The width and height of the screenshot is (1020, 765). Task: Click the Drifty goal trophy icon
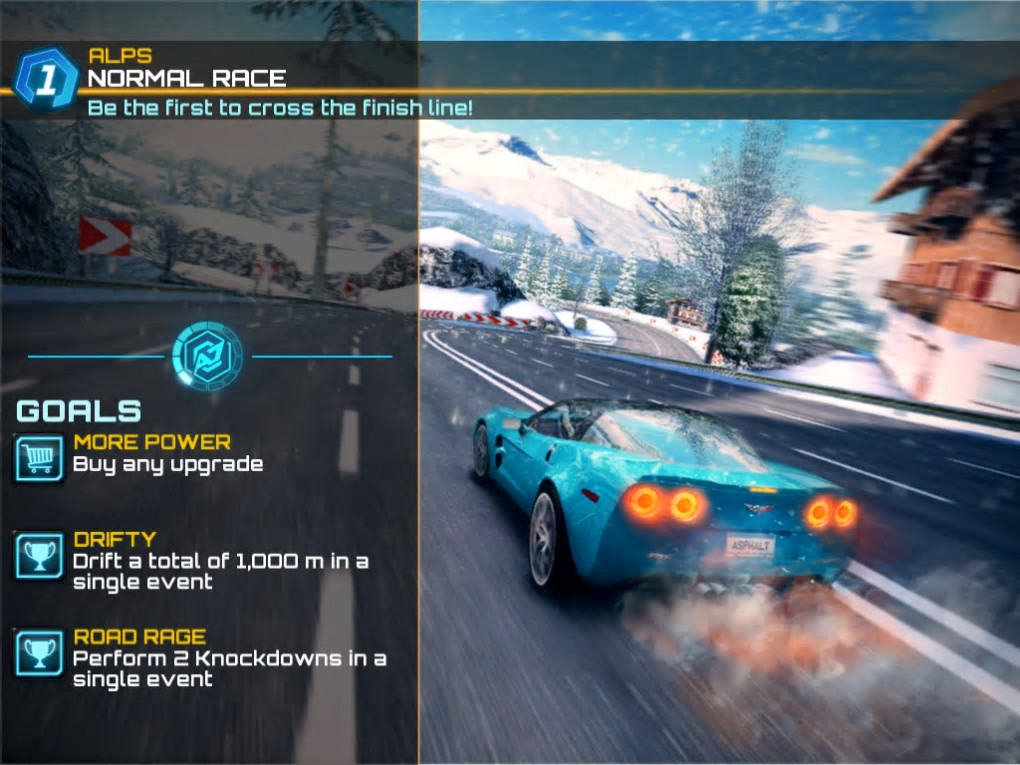tap(39, 556)
